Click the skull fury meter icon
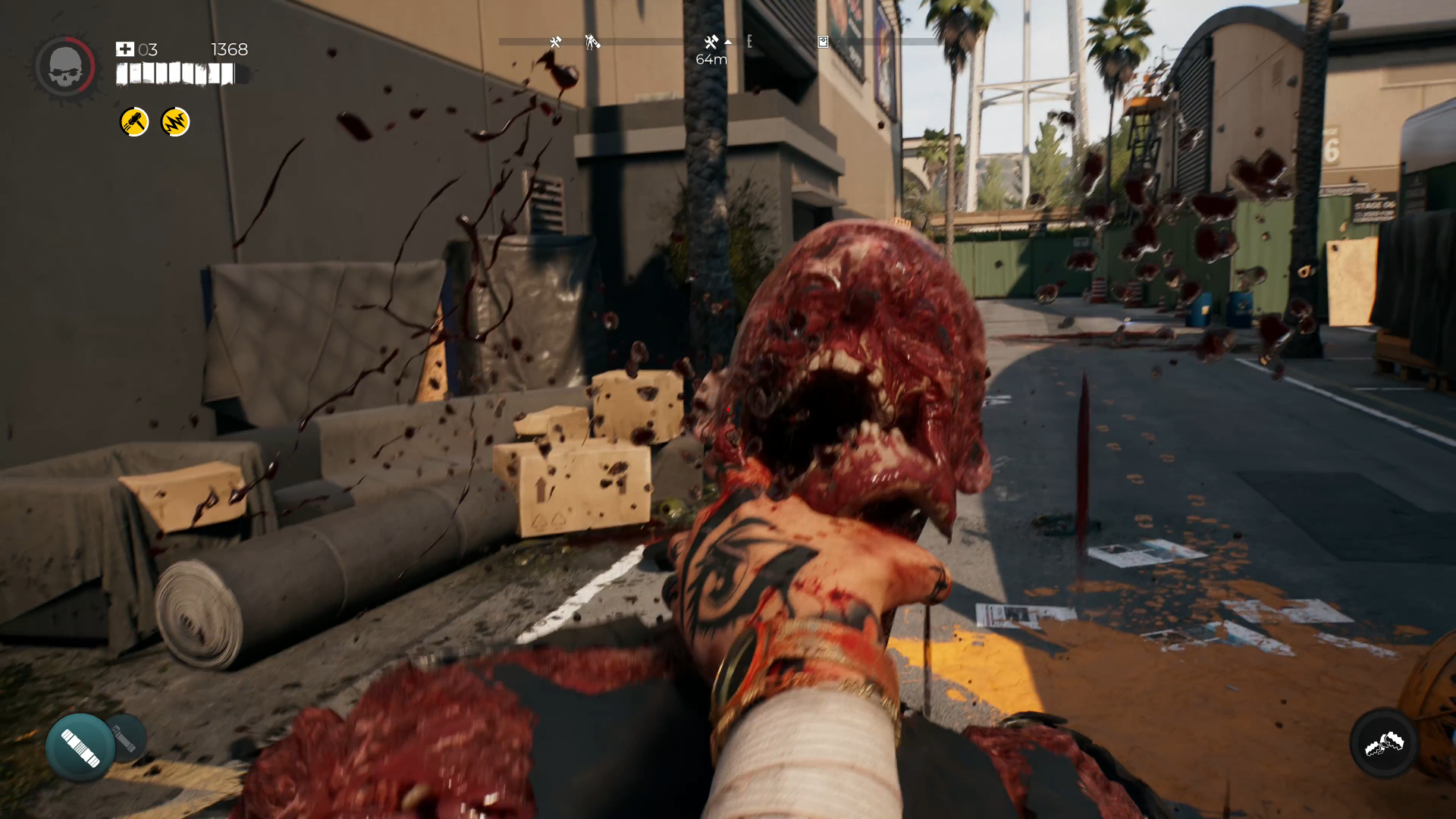 [x=64, y=67]
